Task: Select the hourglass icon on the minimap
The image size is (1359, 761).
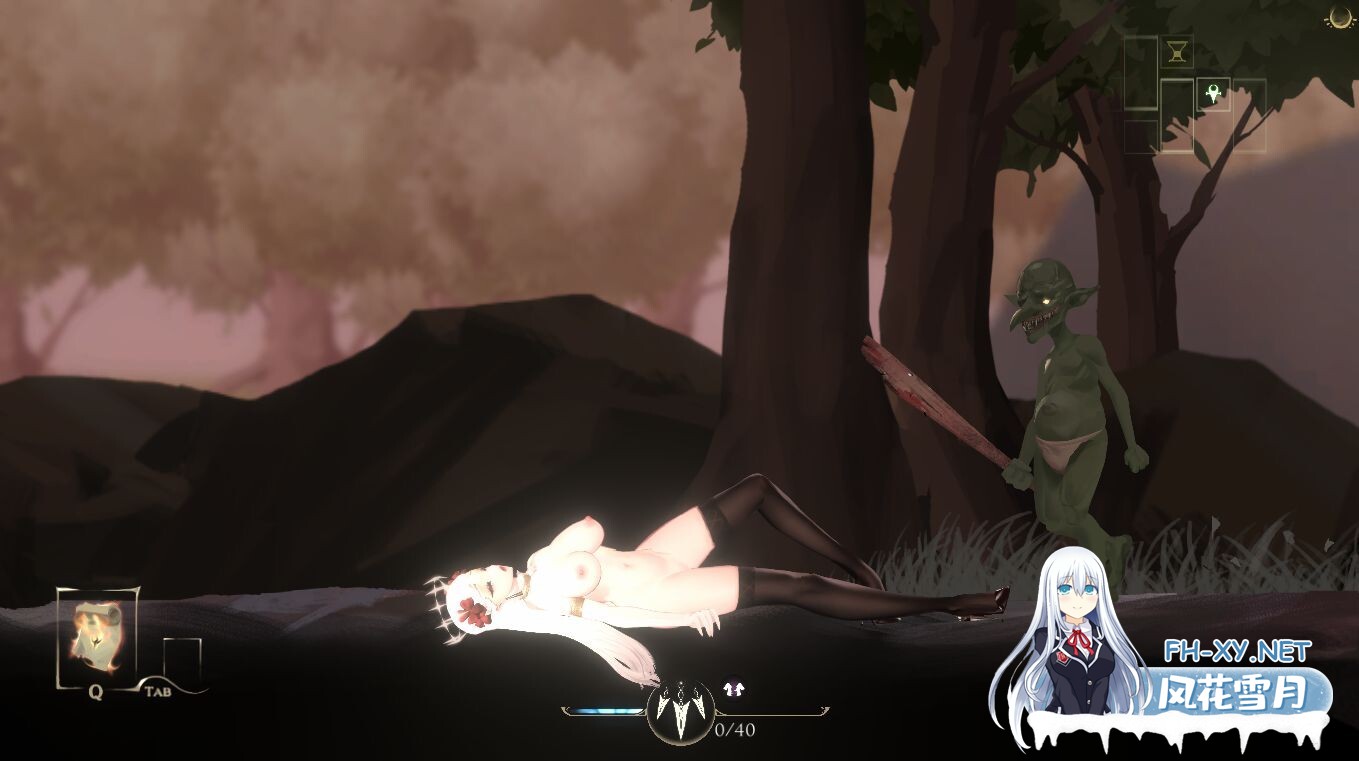Action: pyautogui.click(x=1177, y=52)
